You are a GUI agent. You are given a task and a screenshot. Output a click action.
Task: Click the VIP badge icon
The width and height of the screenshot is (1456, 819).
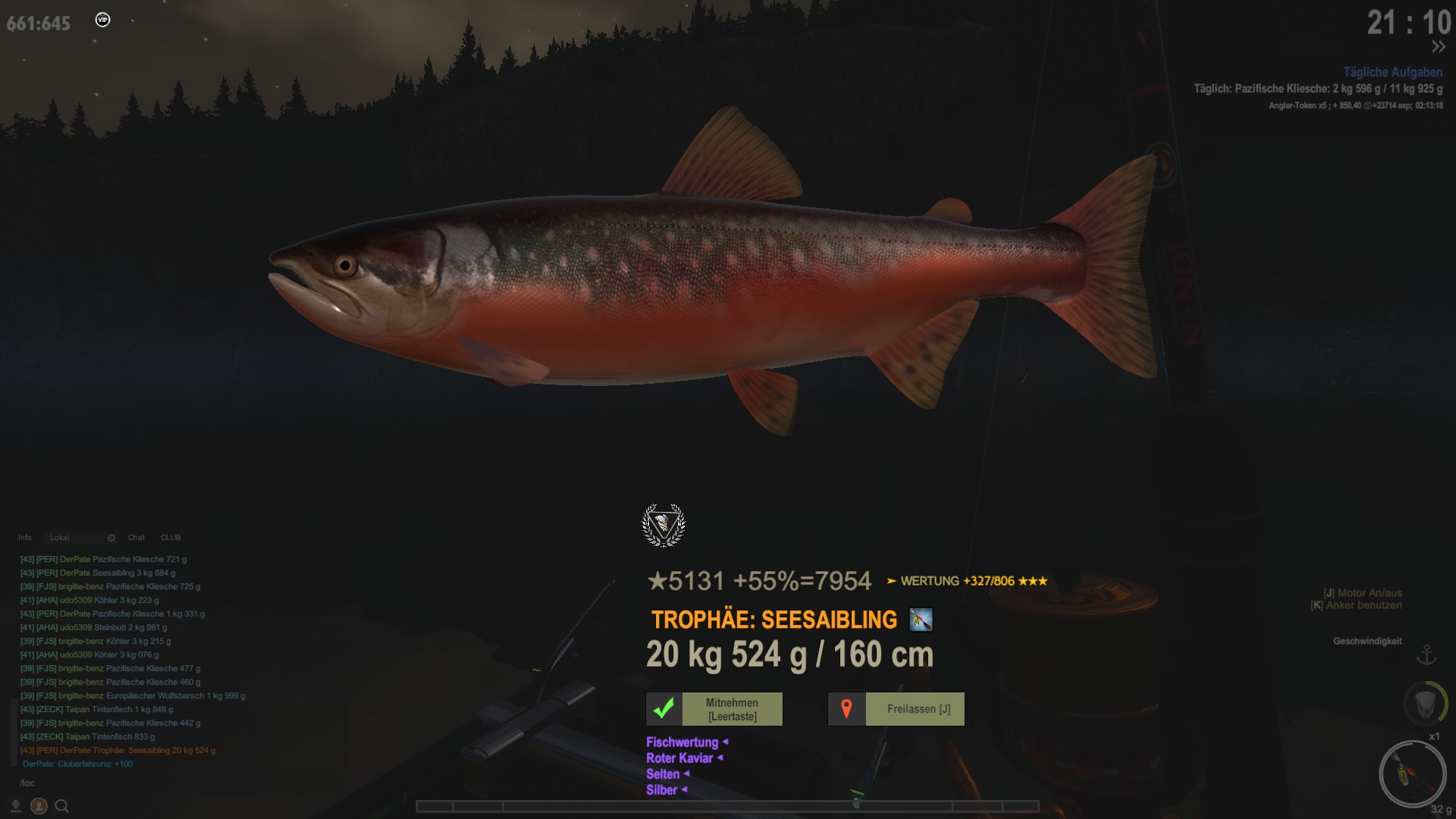103,20
